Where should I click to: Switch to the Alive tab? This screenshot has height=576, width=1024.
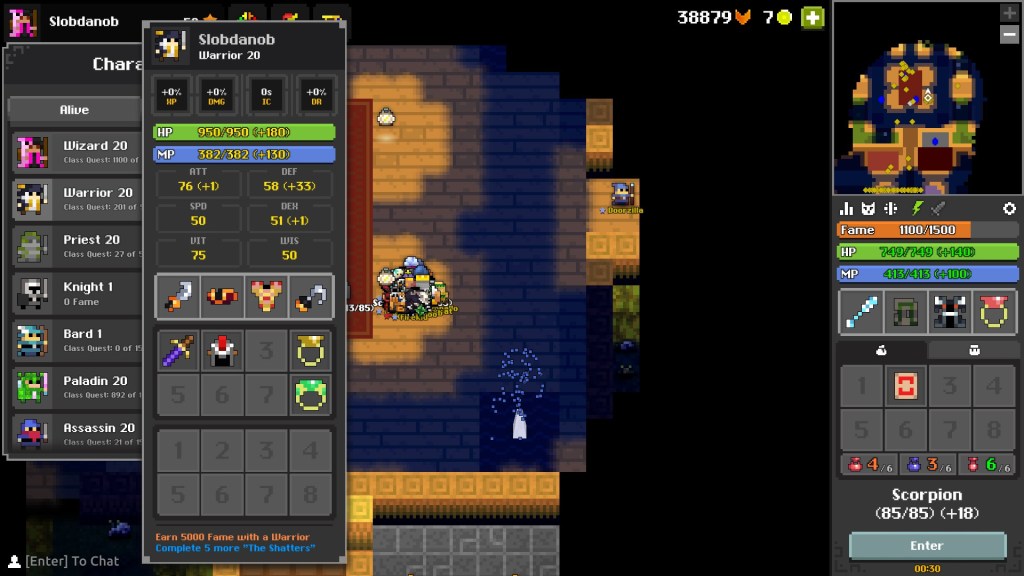tap(74, 110)
